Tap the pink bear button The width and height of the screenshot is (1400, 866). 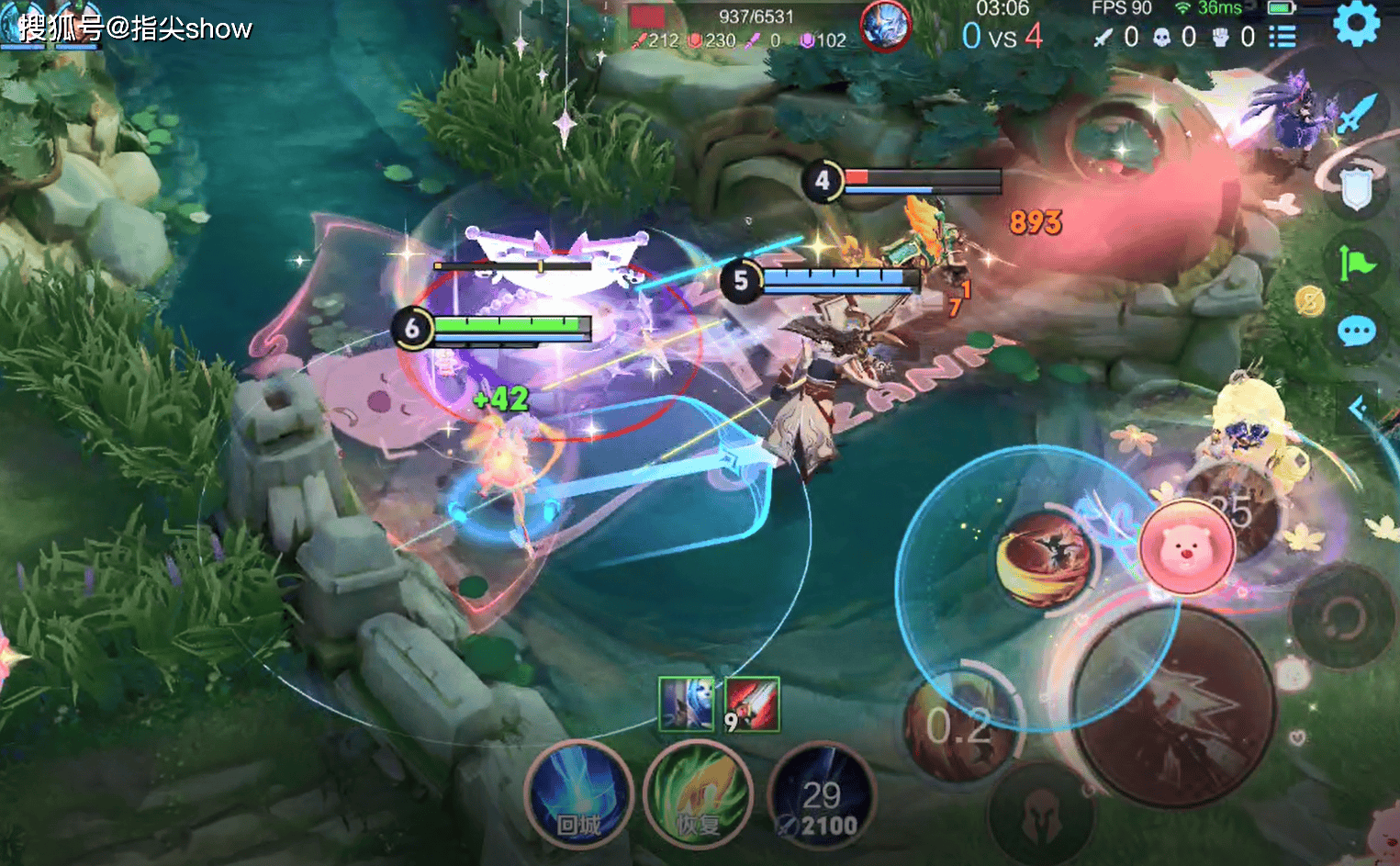(x=1186, y=547)
